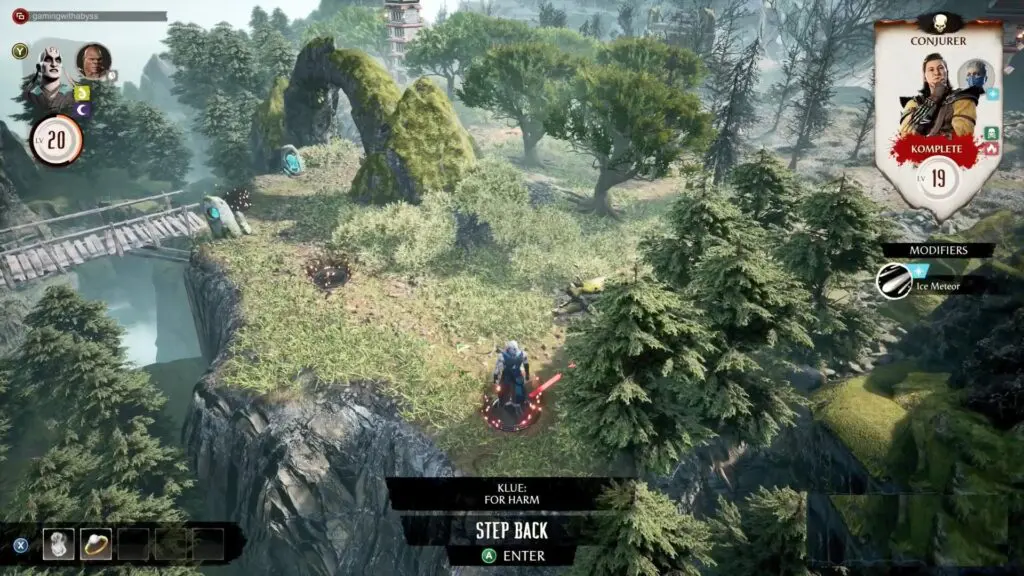This screenshot has width=1024, height=576.
Task: Click the green skull modifier badge
Action: click(x=991, y=132)
